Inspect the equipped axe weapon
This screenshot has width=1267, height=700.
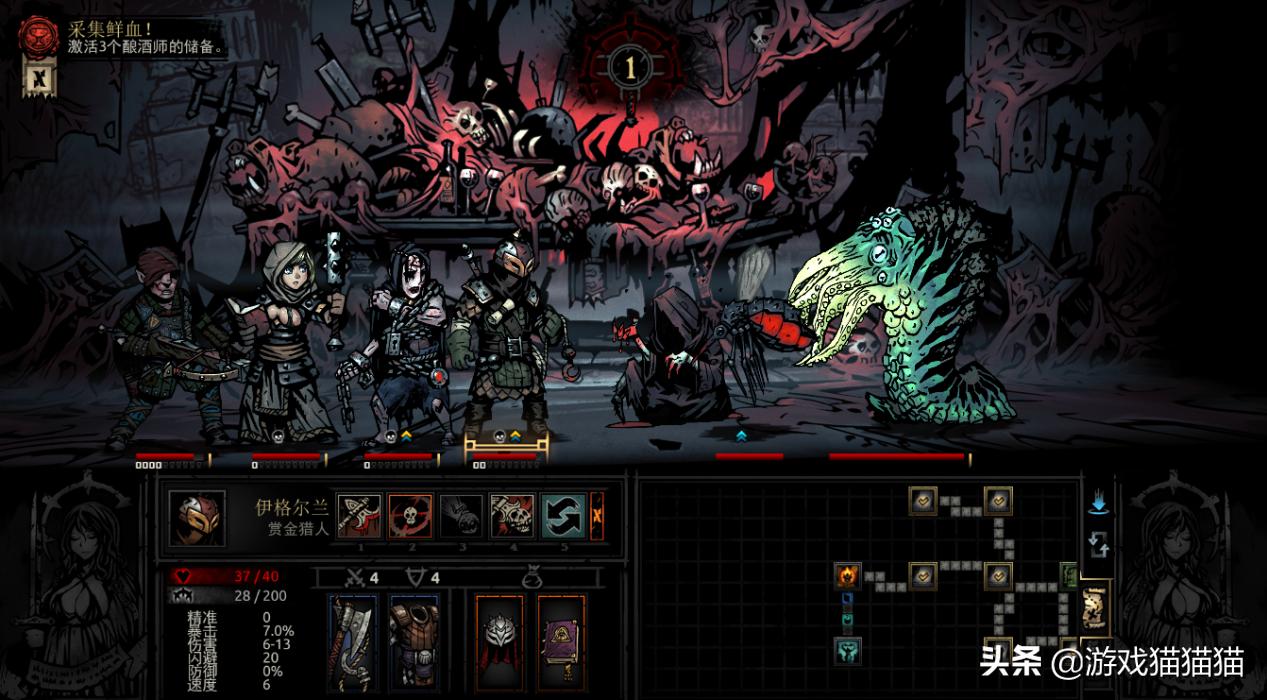click(353, 640)
